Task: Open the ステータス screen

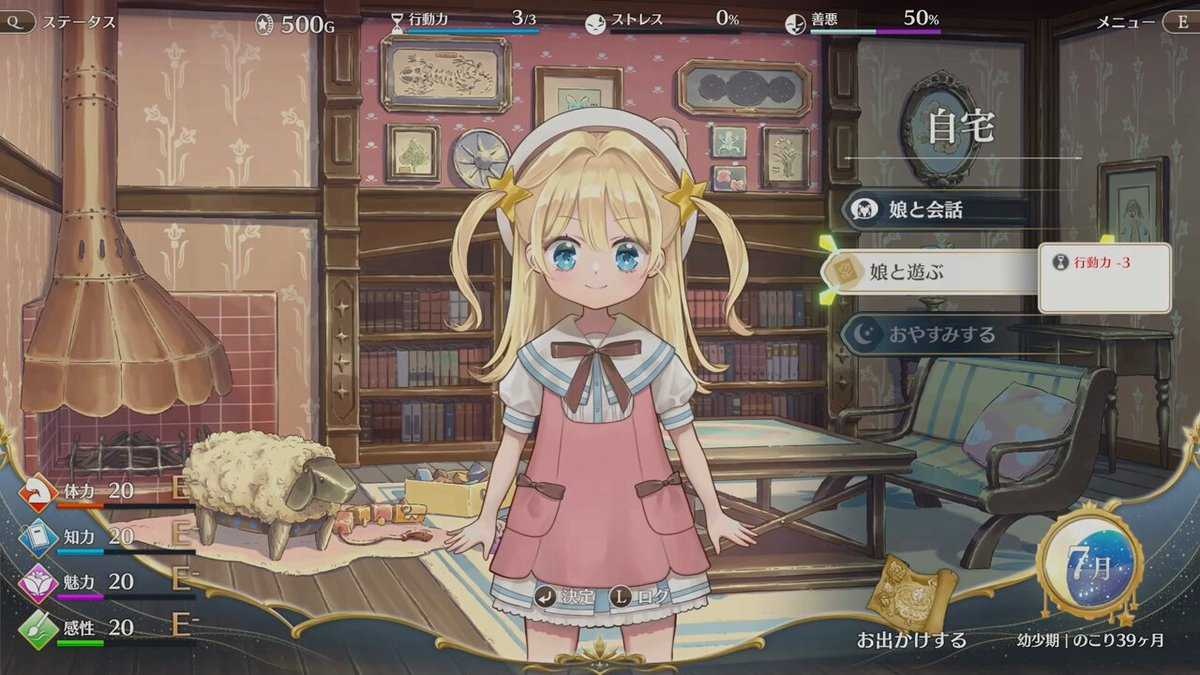Action: [62, 21]
